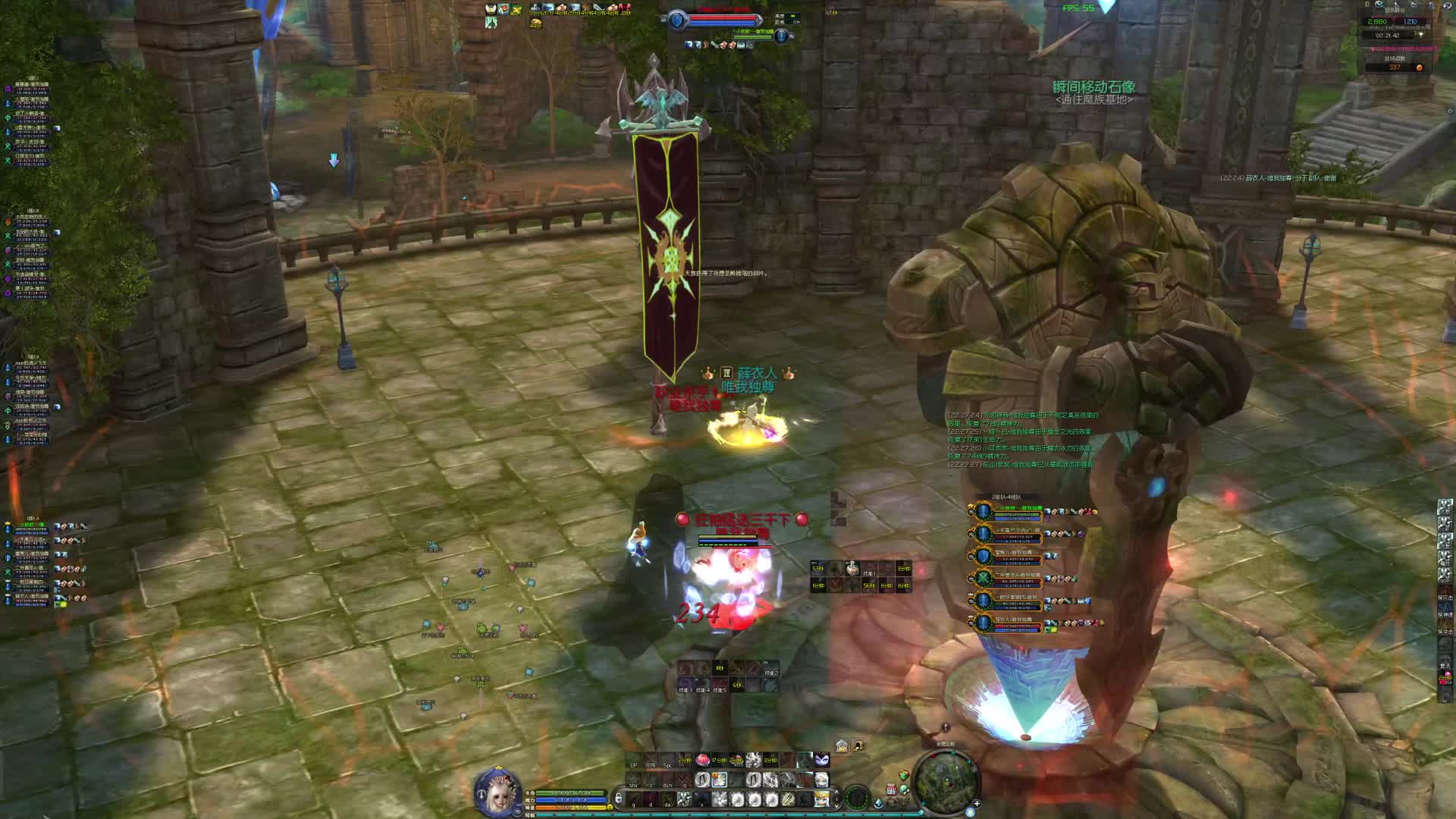Screen dimensions: 1456x819
Task: Click the house icon above the hotbar
Action: pyautogui.click(x=842, y=745)
